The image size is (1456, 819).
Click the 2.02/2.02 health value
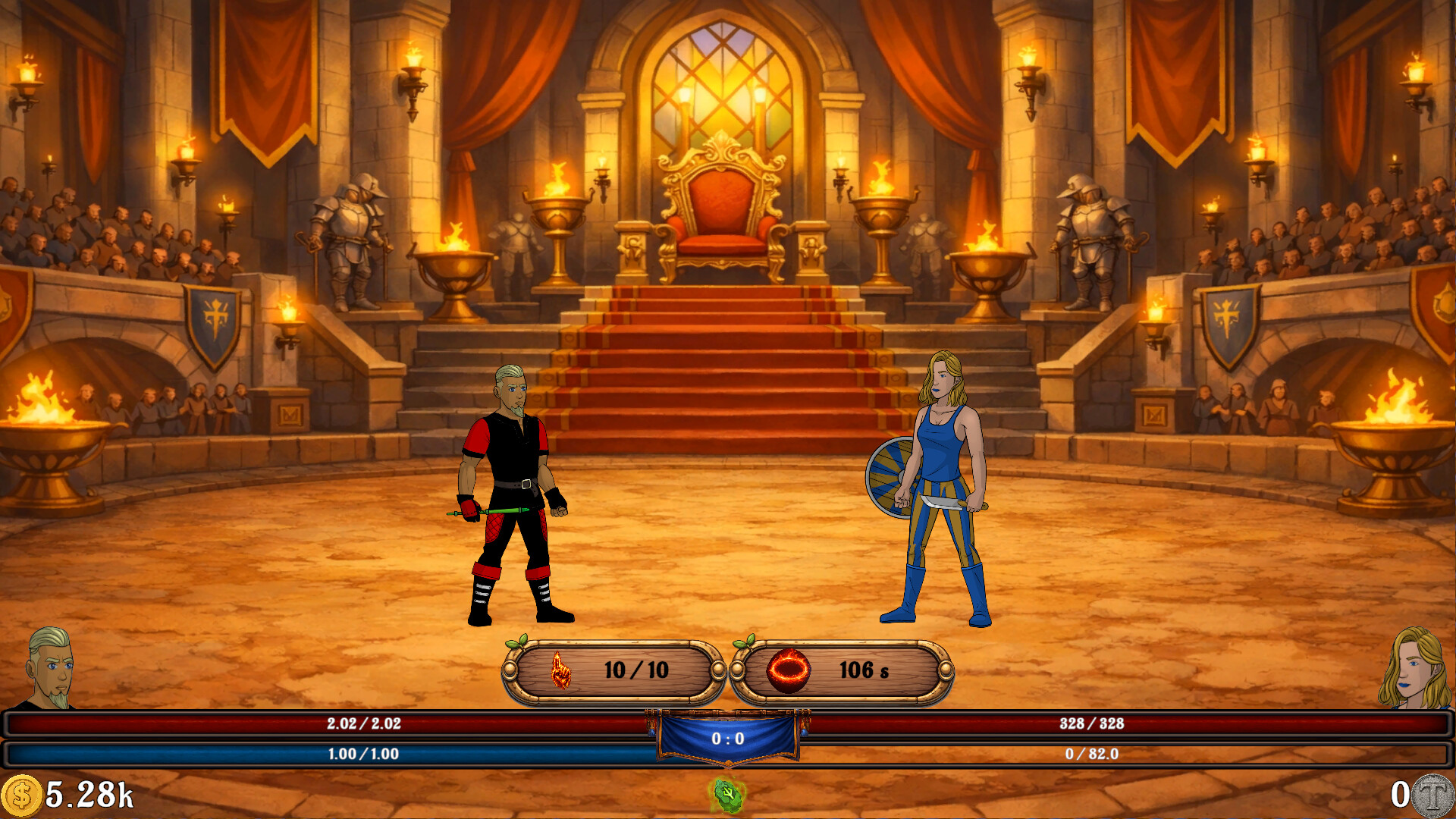coord(364,724)
